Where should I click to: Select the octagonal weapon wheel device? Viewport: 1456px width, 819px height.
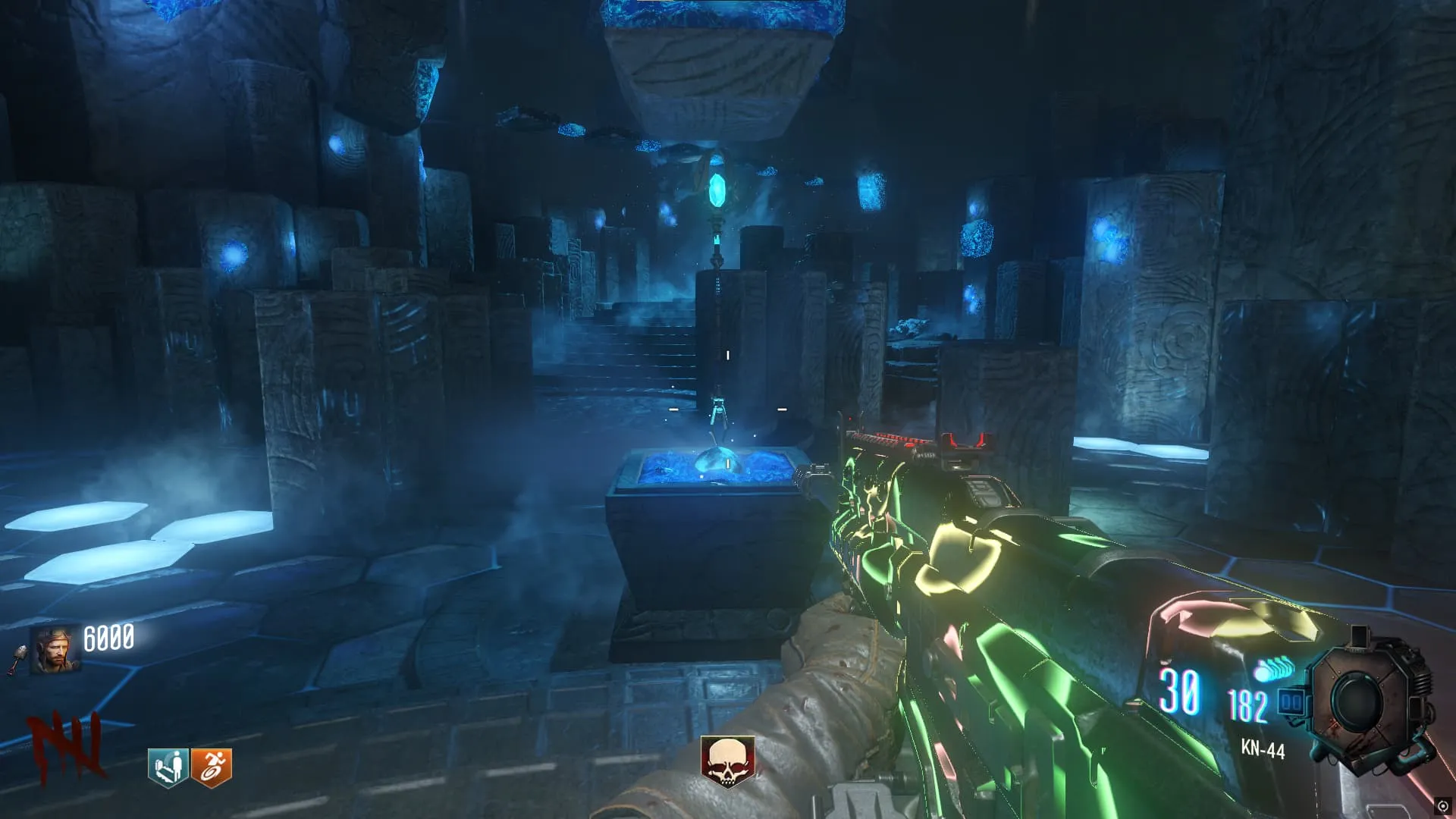click(1369, 699)
